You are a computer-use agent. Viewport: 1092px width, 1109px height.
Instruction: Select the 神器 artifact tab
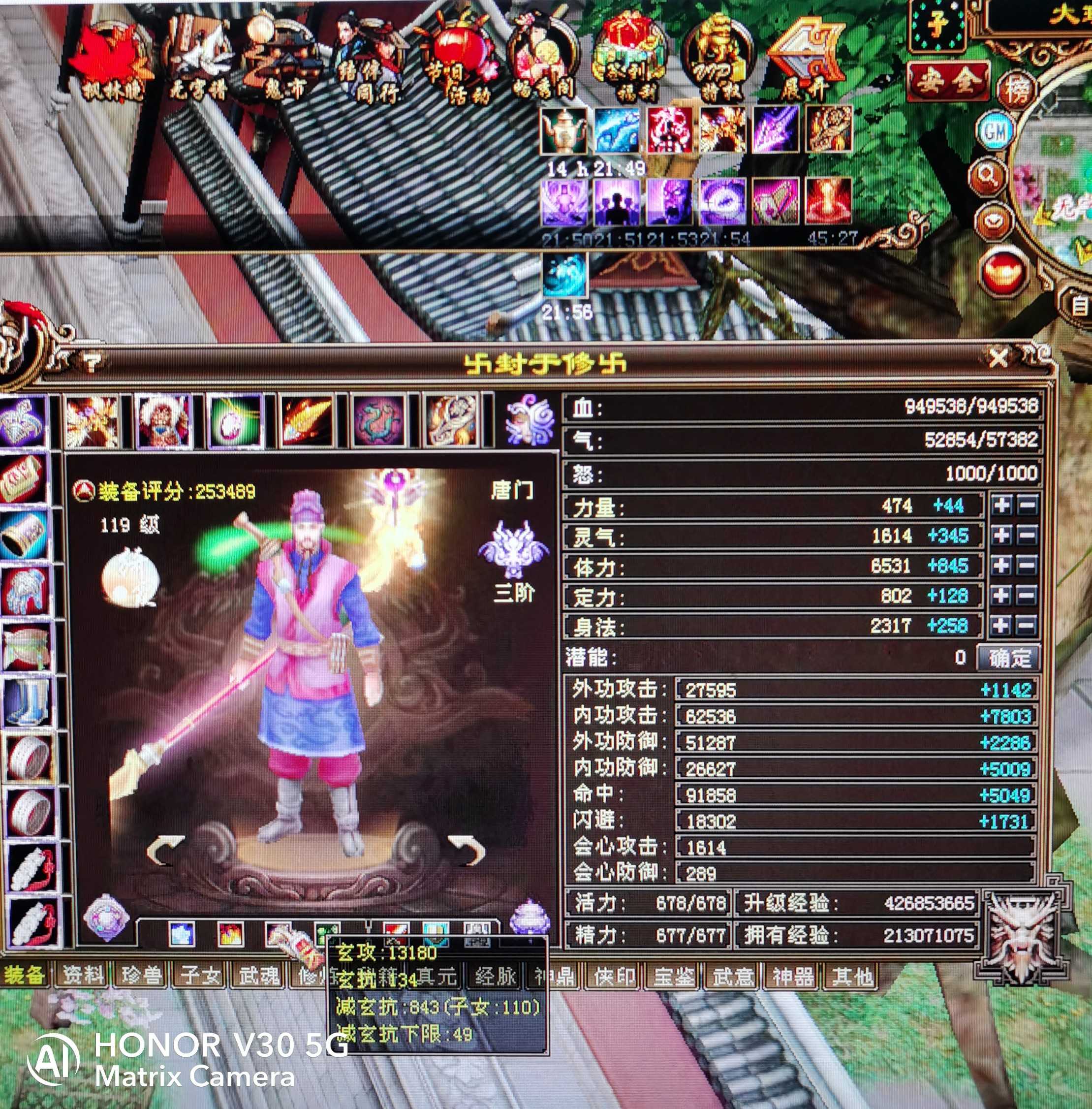point(791,975)
